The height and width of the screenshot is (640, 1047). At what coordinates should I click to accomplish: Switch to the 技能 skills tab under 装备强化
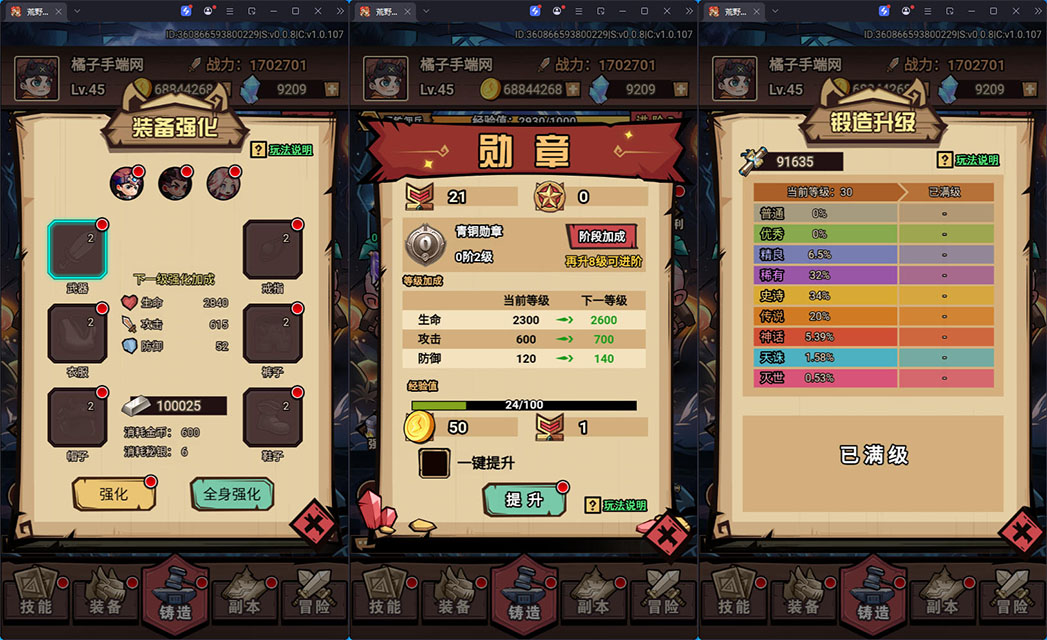pos(35,593)
